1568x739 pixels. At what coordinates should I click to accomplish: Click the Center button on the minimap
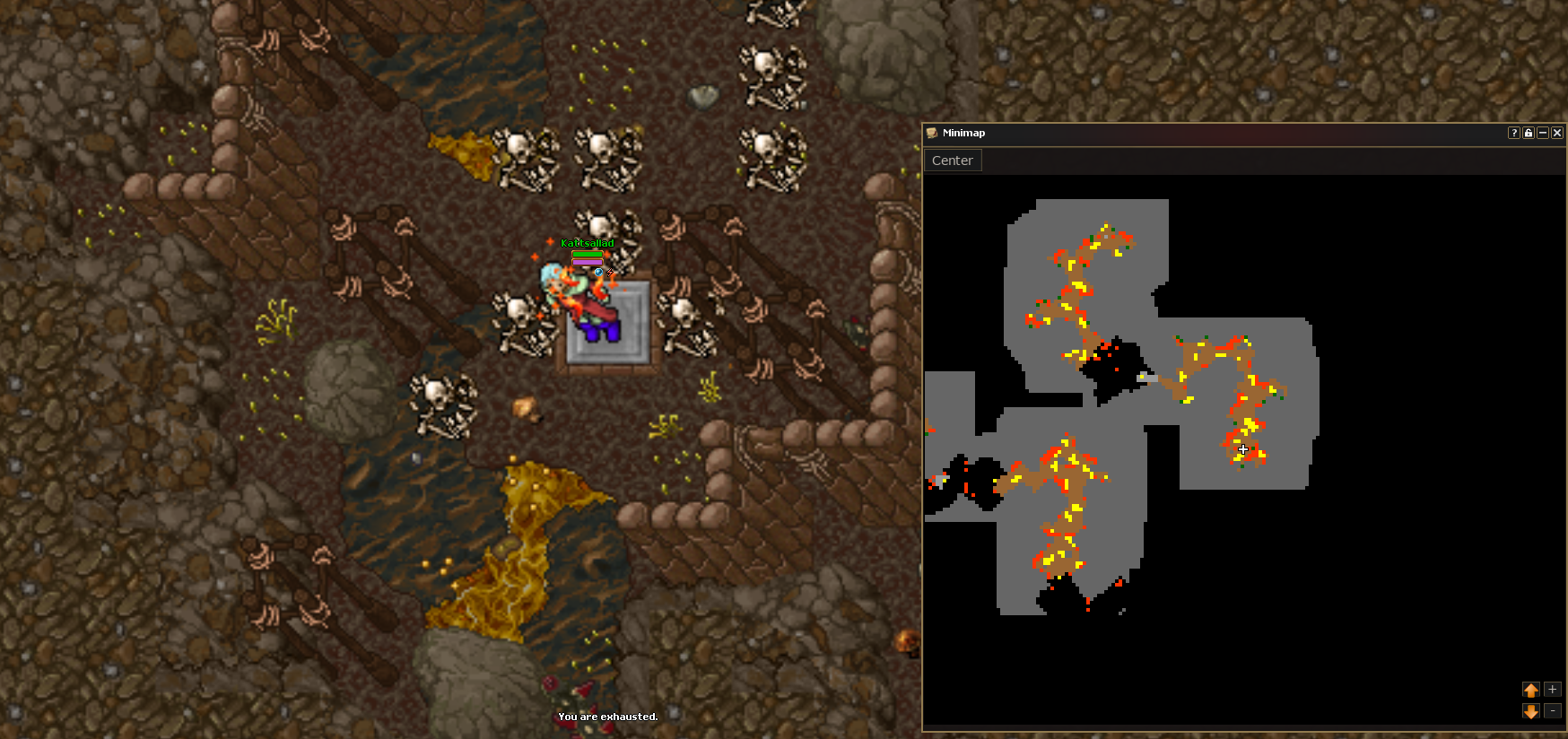pyautogui.click(x=953, y=161)
